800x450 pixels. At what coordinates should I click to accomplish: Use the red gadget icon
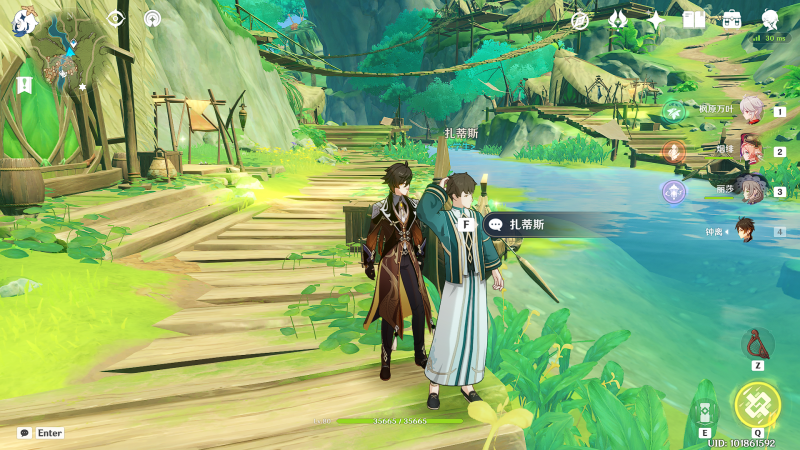point(757,345)
